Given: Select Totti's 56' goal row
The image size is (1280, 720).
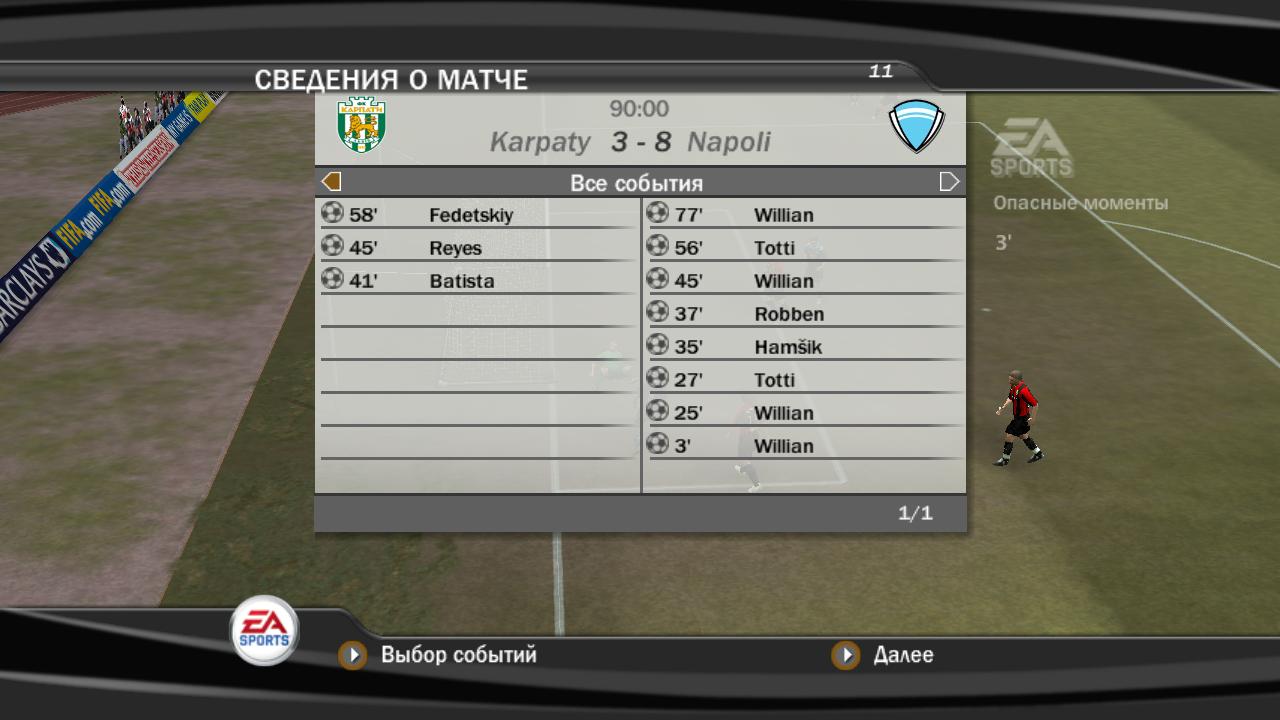Looking at the screenshot, I should 803,248.
